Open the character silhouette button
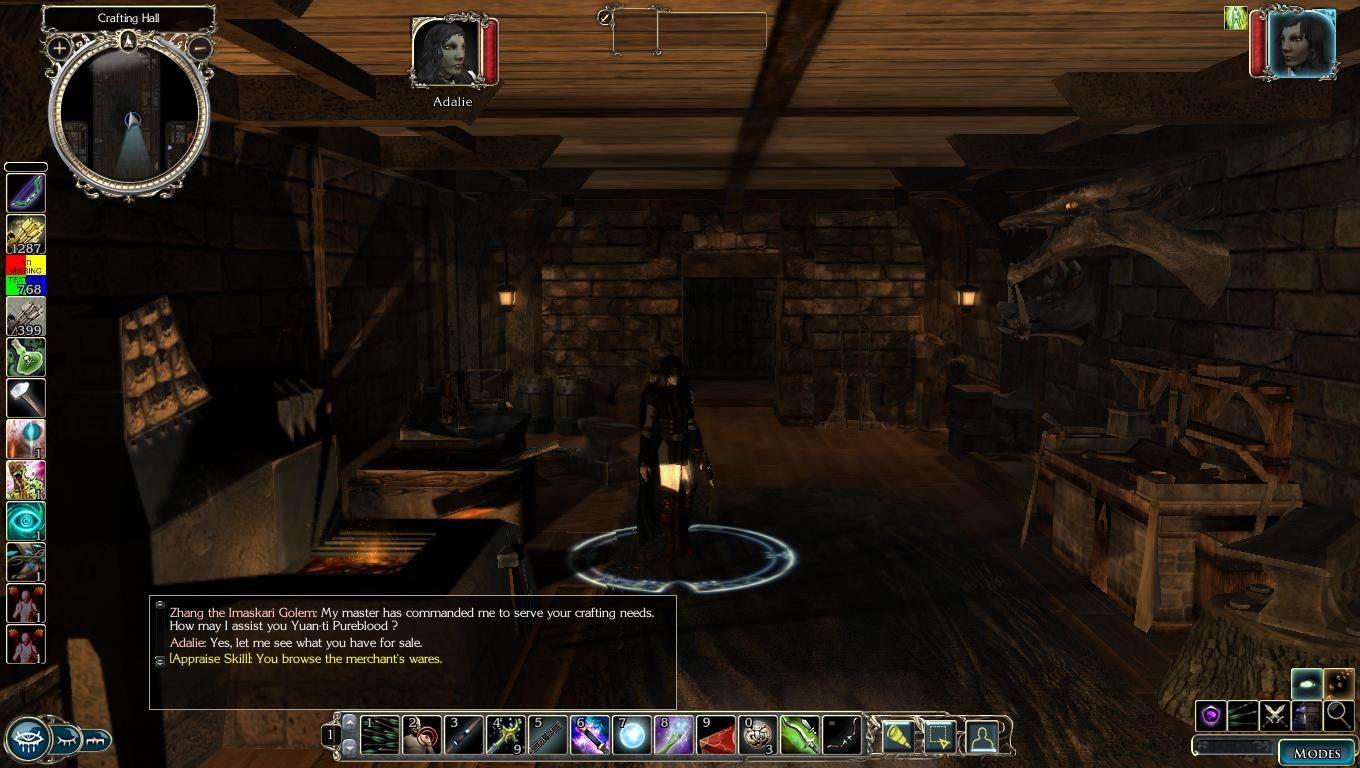 point(982,737)
